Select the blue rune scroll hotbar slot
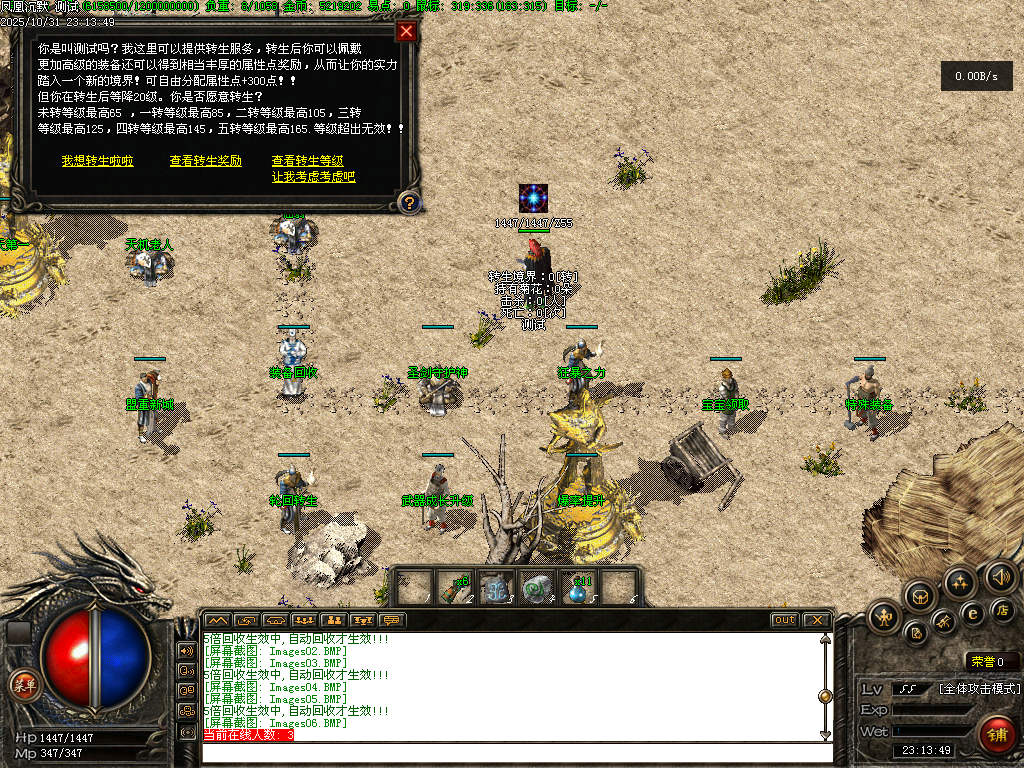 tap(495, 588)
